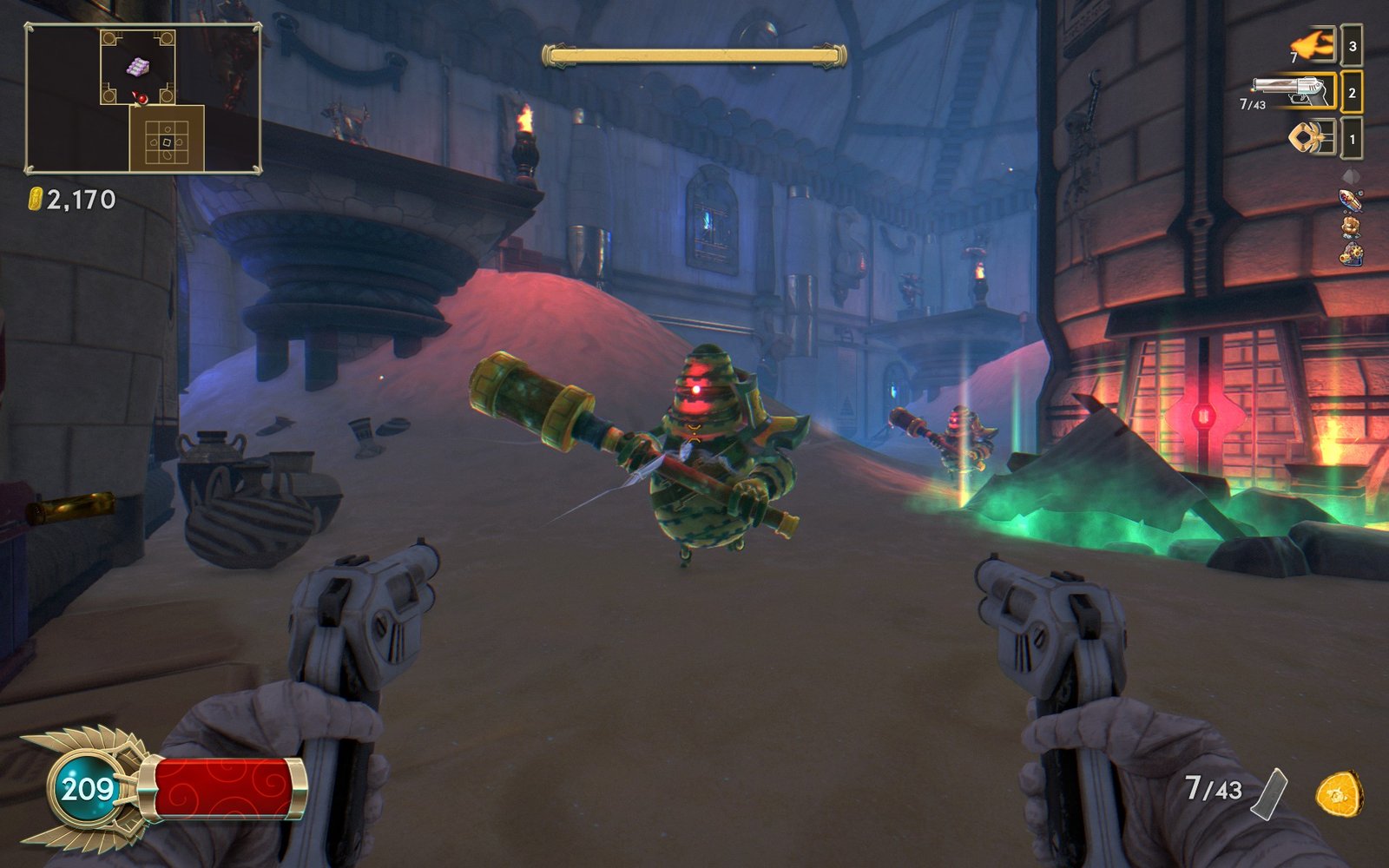This screenshot has width=1389, height=868.
Task: Select the silver pistol in slot 2
Action: [1294, 90]
